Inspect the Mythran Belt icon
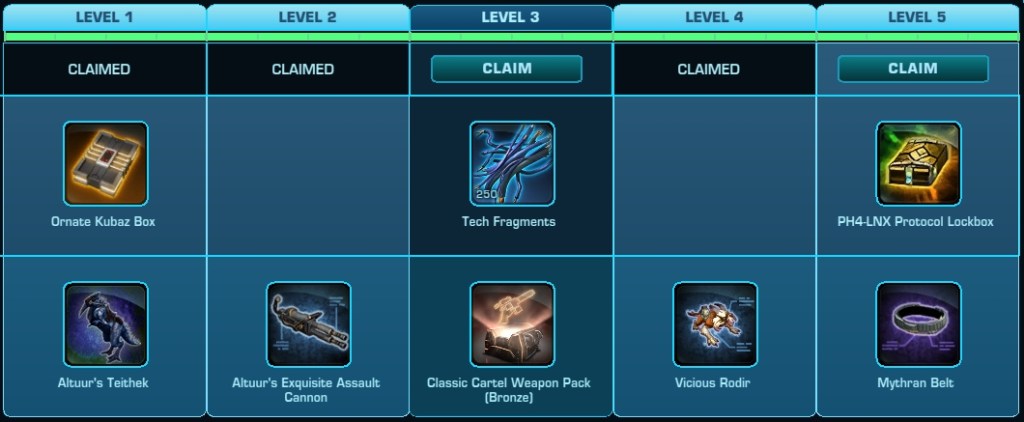The width and height of the screenshot is (1024, 422). 918,324
